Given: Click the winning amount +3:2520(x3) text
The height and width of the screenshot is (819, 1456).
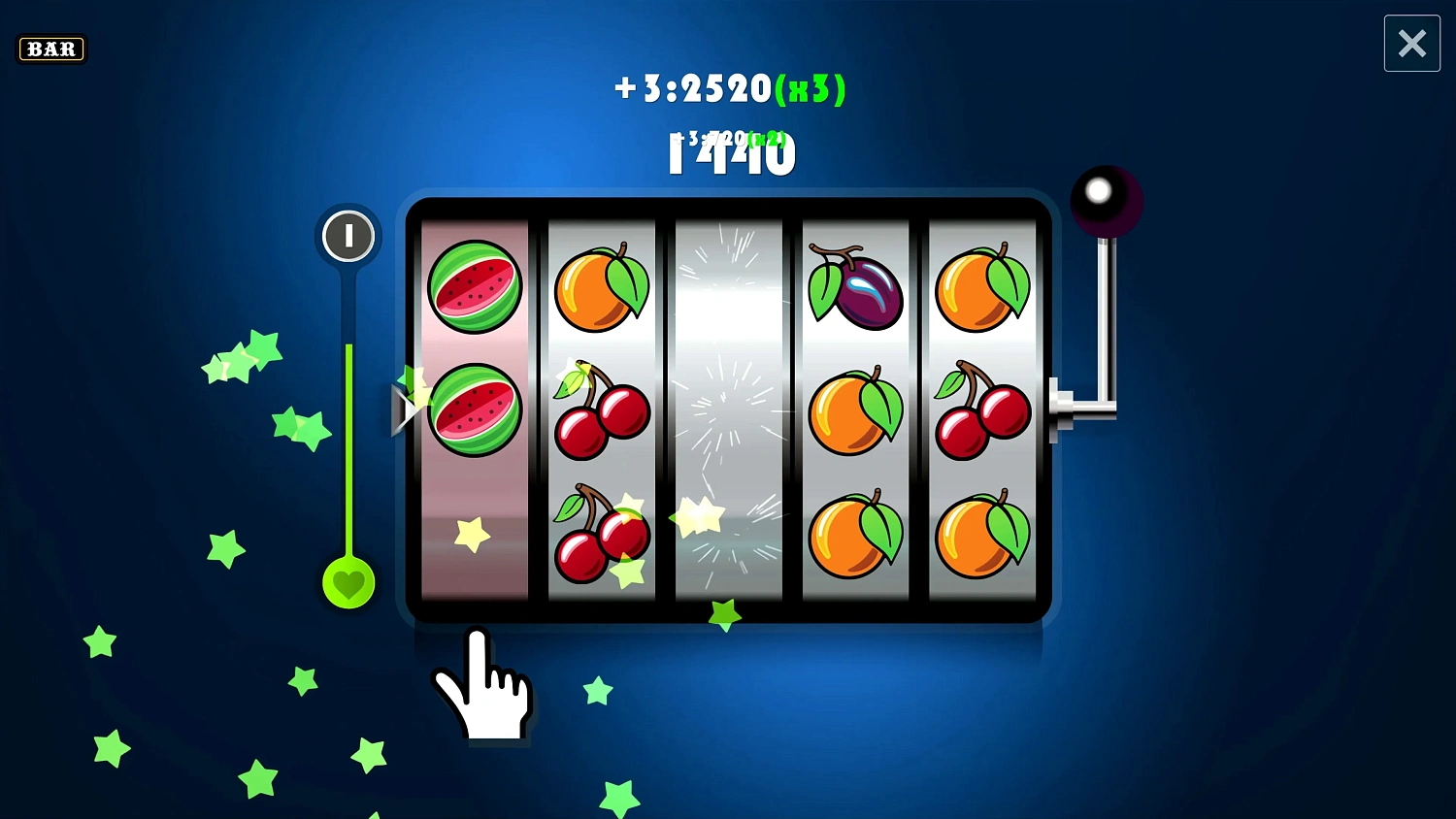Looking at the screenshot, I should point(729,88).
